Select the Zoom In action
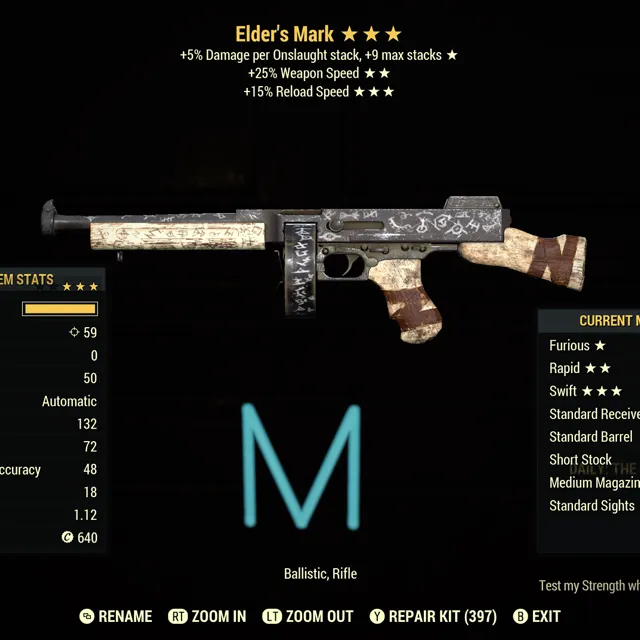This screenshot has width=640, height=640. pos(207,617)
